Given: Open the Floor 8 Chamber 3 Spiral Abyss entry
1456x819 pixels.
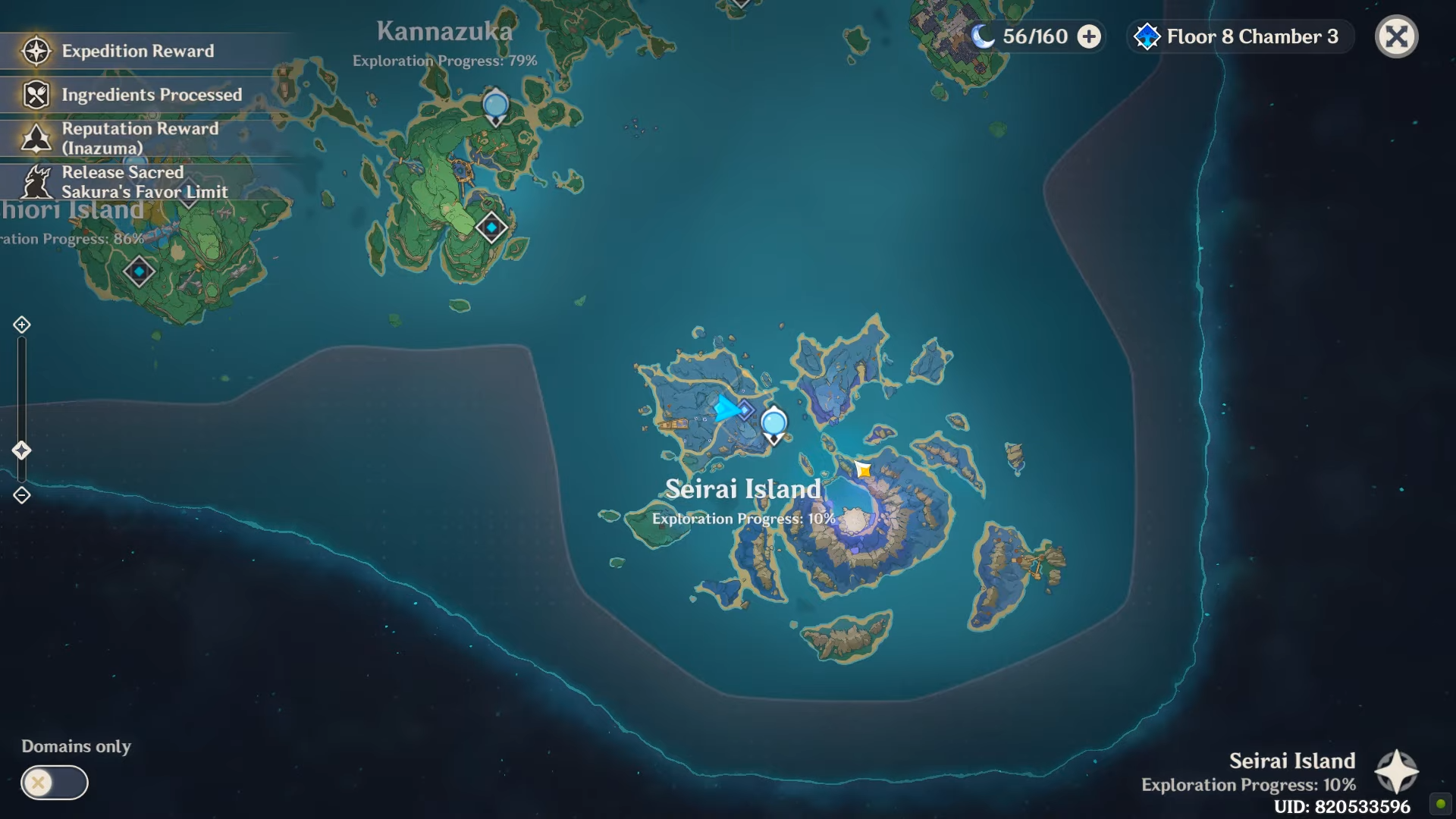Looking at the screenshot, I should click(1240, 36).
